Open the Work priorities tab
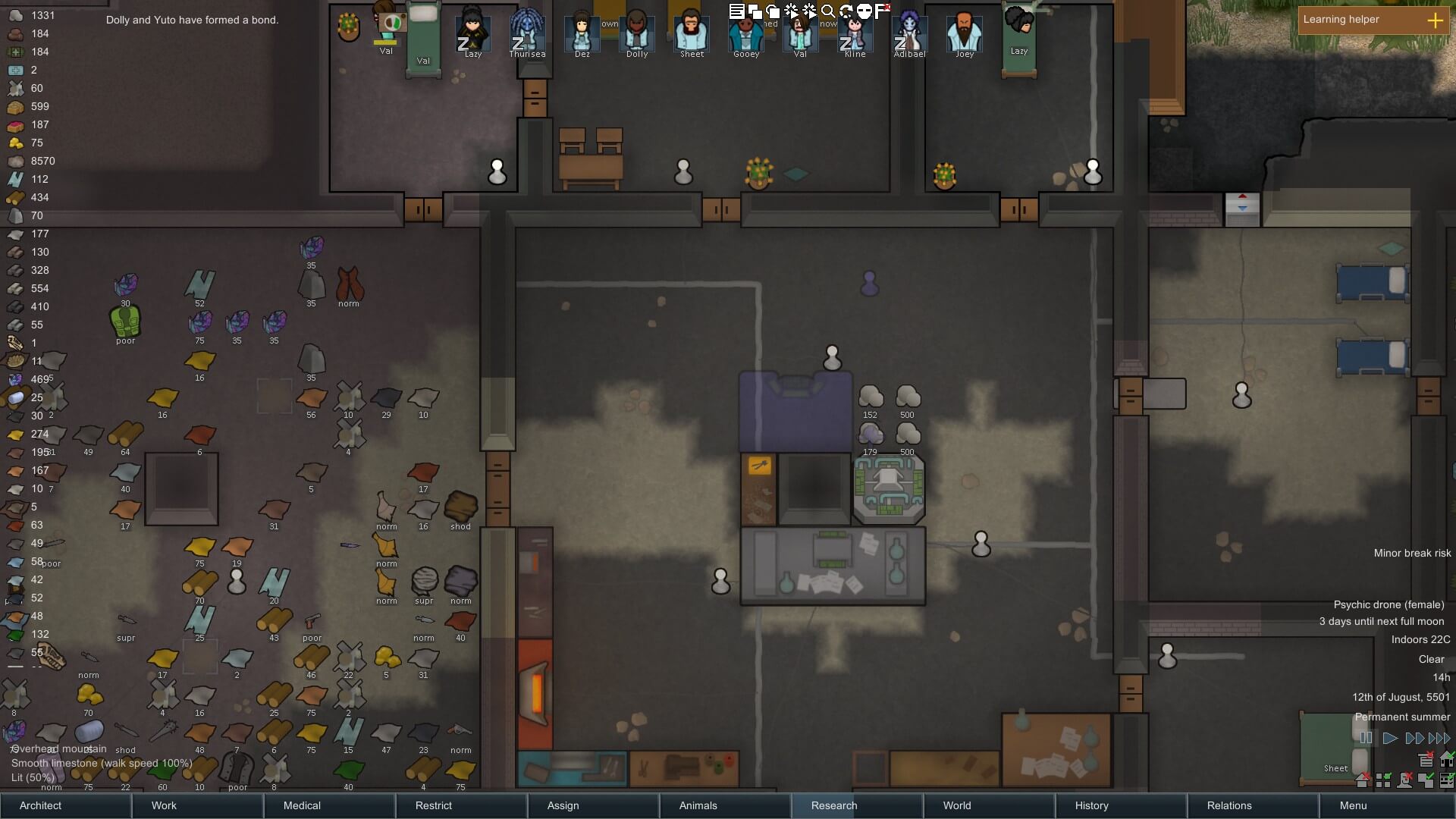 tap(164, 805)
